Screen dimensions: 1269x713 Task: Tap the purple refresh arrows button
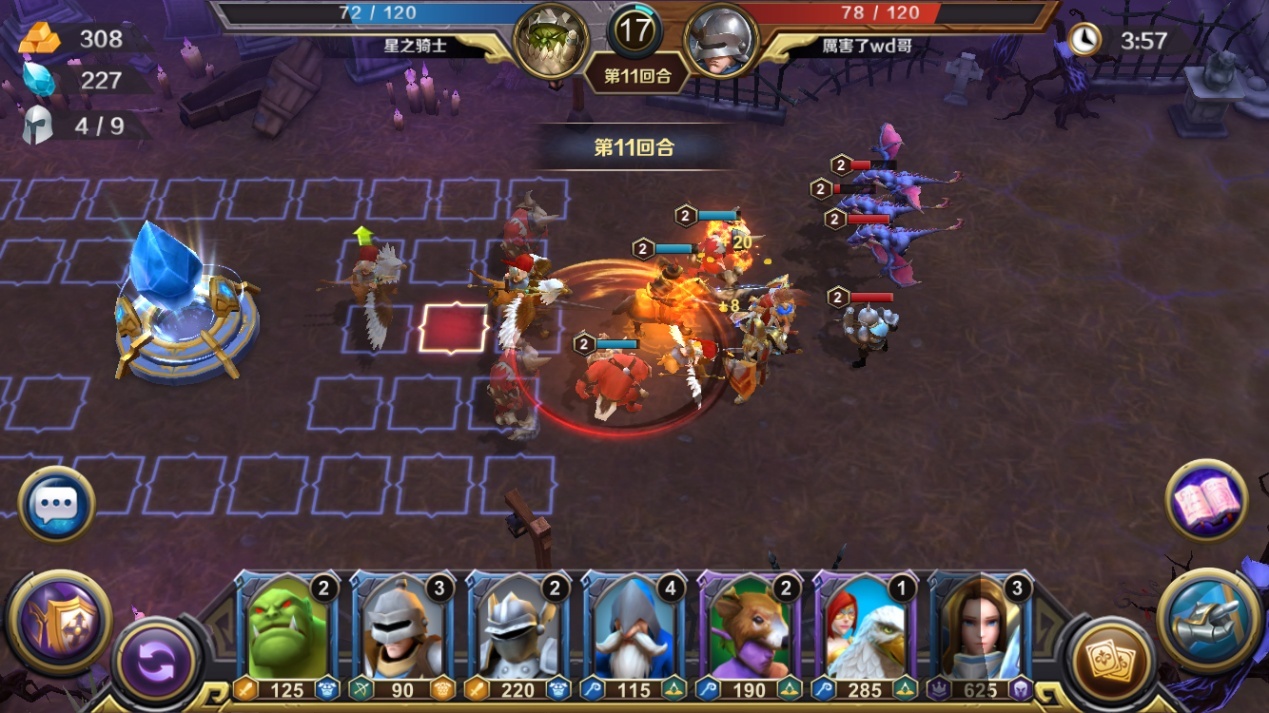pyautogui.click(x=156, y=660)
